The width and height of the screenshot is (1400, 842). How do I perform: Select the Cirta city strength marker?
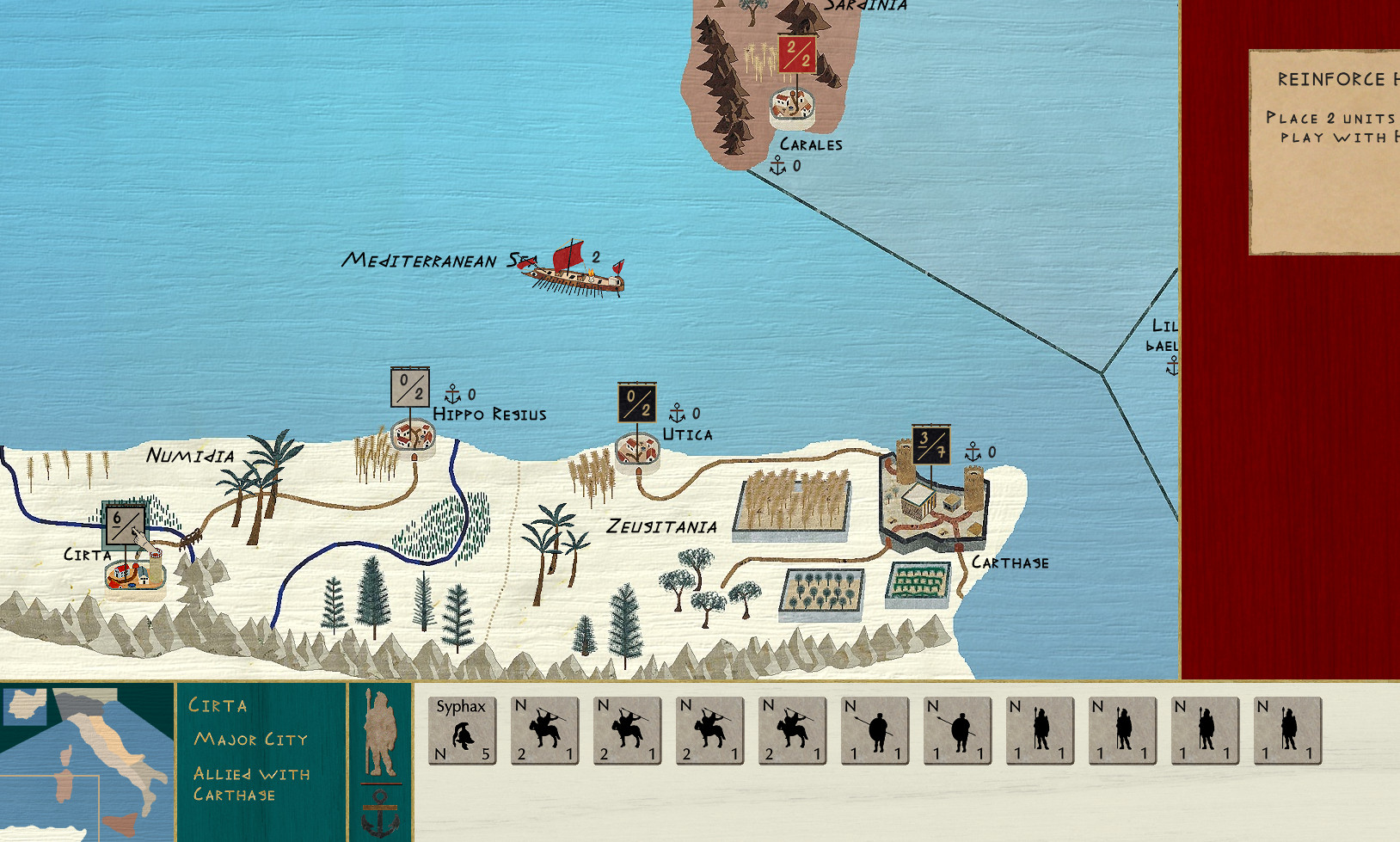click(x=125, y=525)
